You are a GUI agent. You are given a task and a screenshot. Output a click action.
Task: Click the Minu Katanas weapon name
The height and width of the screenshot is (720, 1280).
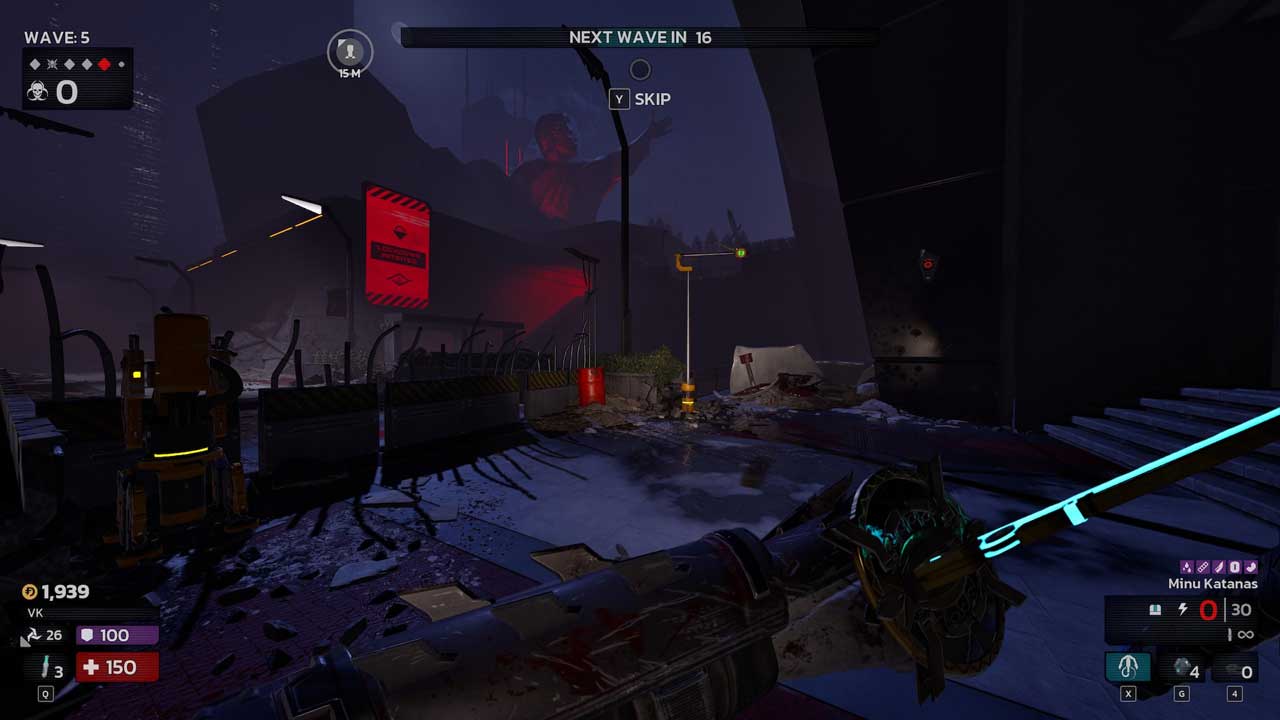point(1212,584)
